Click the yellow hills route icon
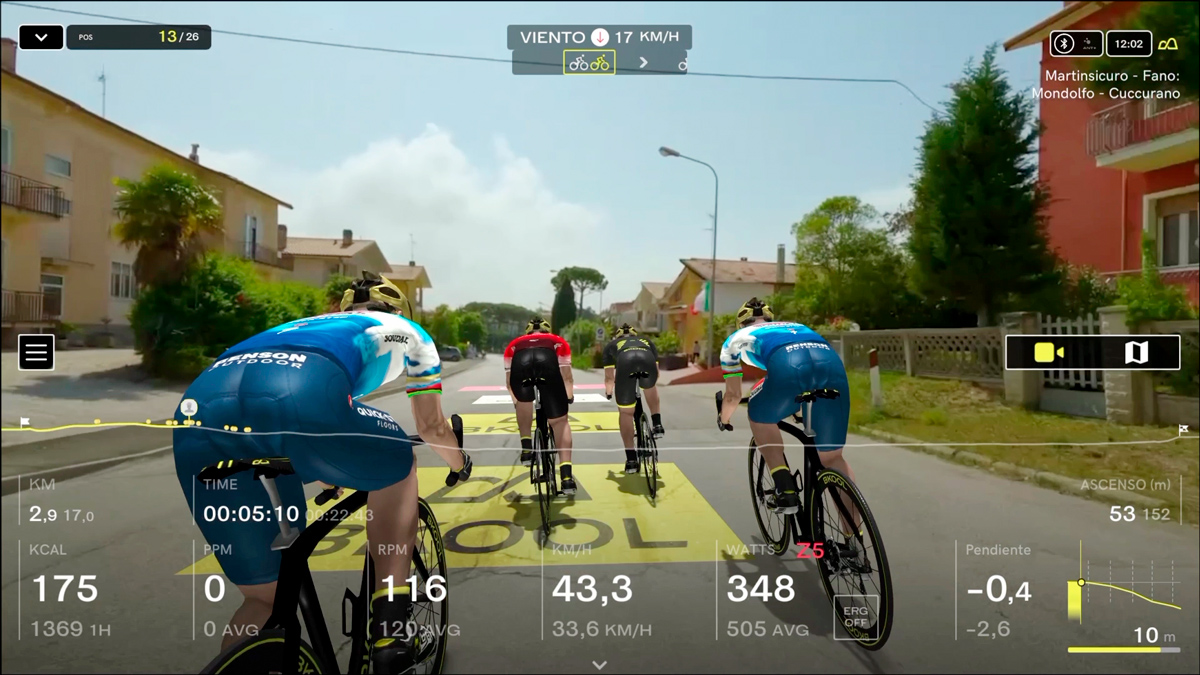 [1167, 44]
